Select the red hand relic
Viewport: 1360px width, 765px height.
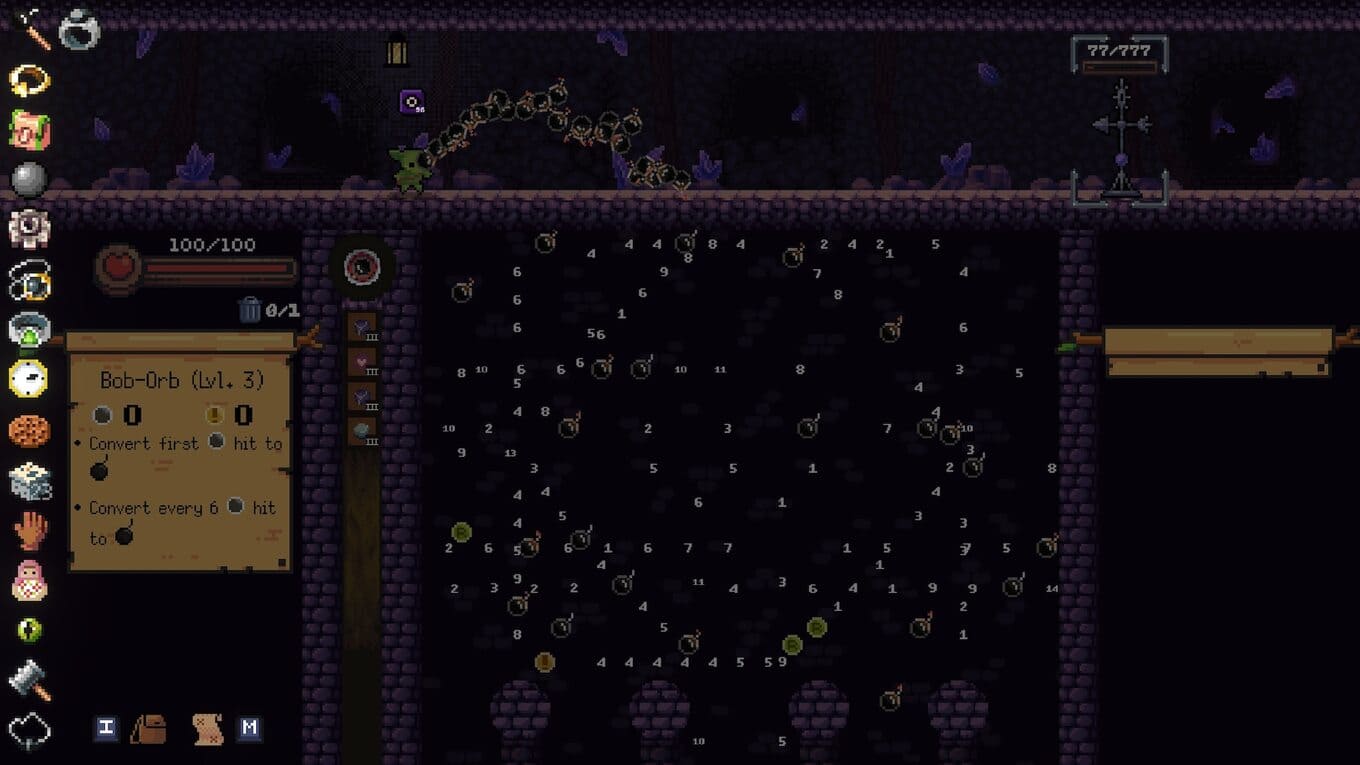(x=29, y=530)
